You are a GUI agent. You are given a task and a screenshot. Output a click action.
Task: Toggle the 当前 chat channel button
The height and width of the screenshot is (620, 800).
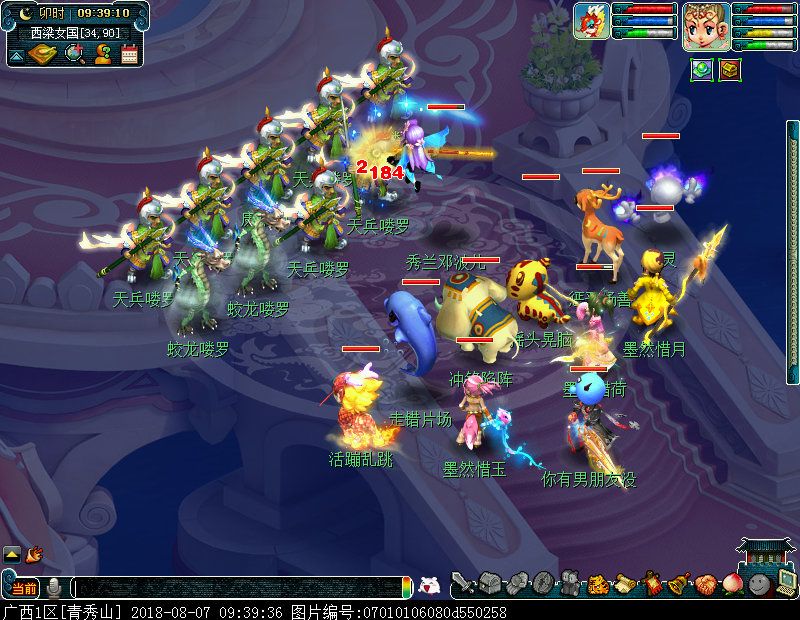24,587
